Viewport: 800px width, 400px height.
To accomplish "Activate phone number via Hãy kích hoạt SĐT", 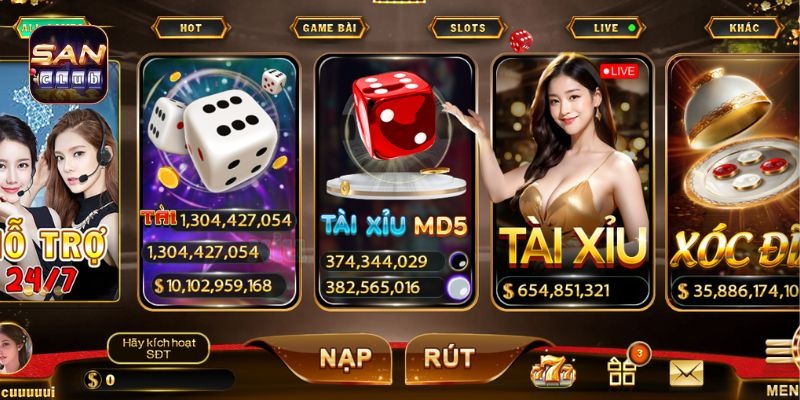I will point(157,348).
